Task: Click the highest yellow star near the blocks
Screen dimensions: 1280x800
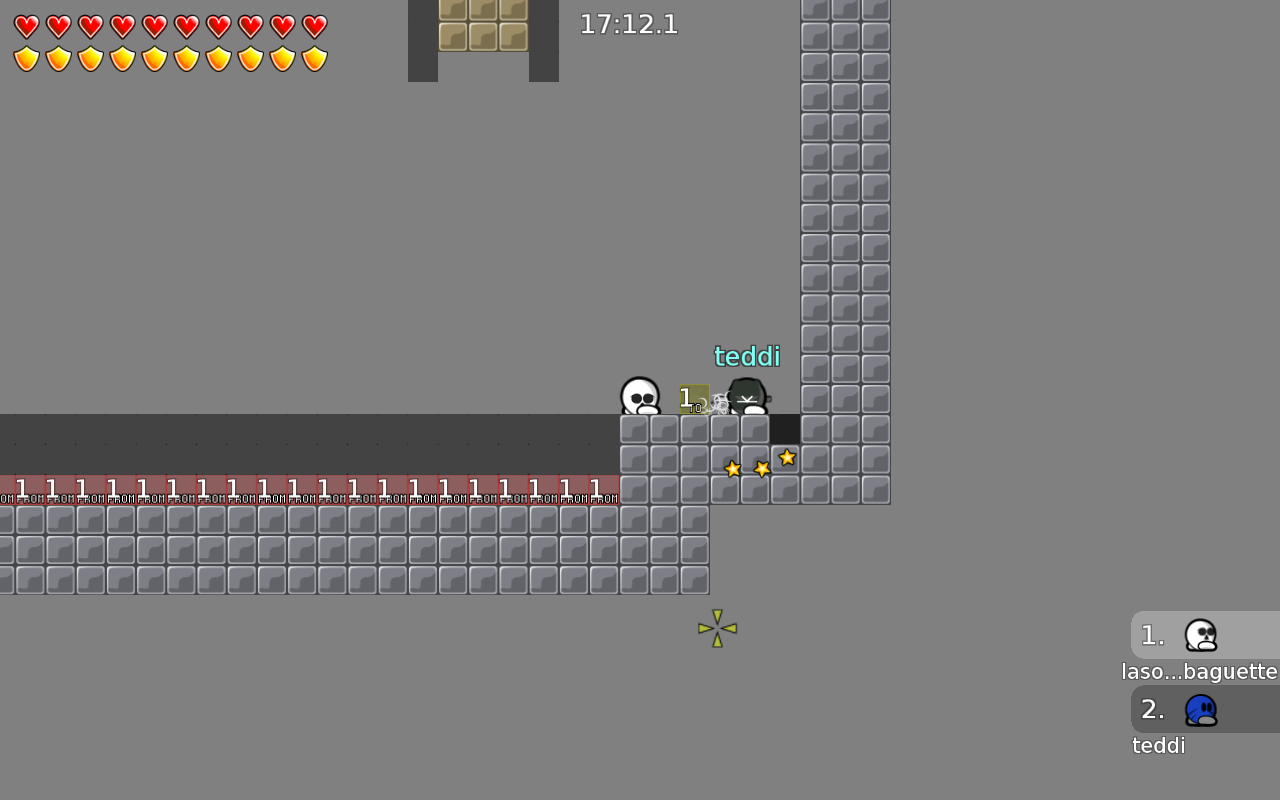Action: (787, 458)
